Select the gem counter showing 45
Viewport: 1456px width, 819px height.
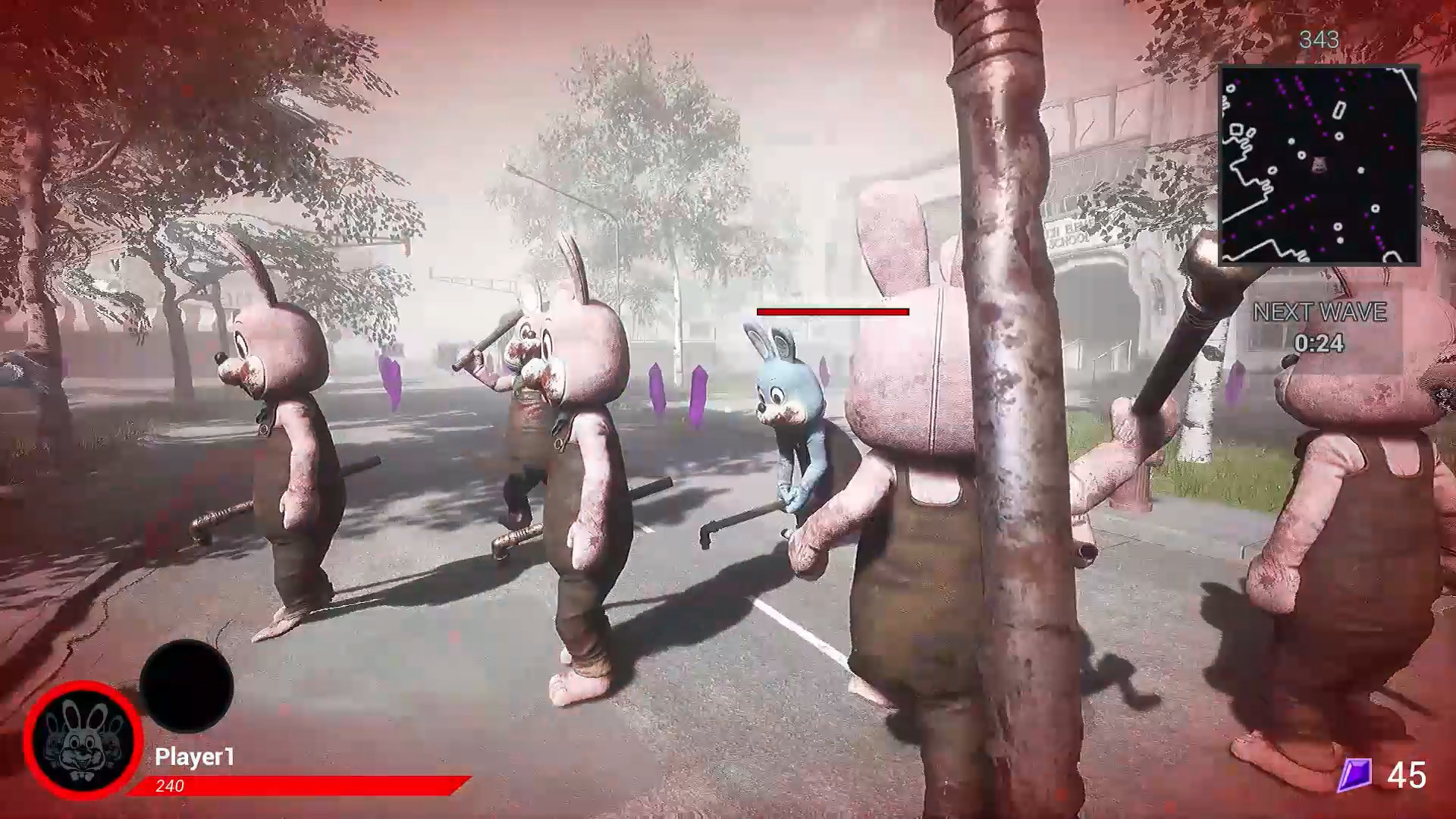pyautogui.click(x=1408, y=776)
